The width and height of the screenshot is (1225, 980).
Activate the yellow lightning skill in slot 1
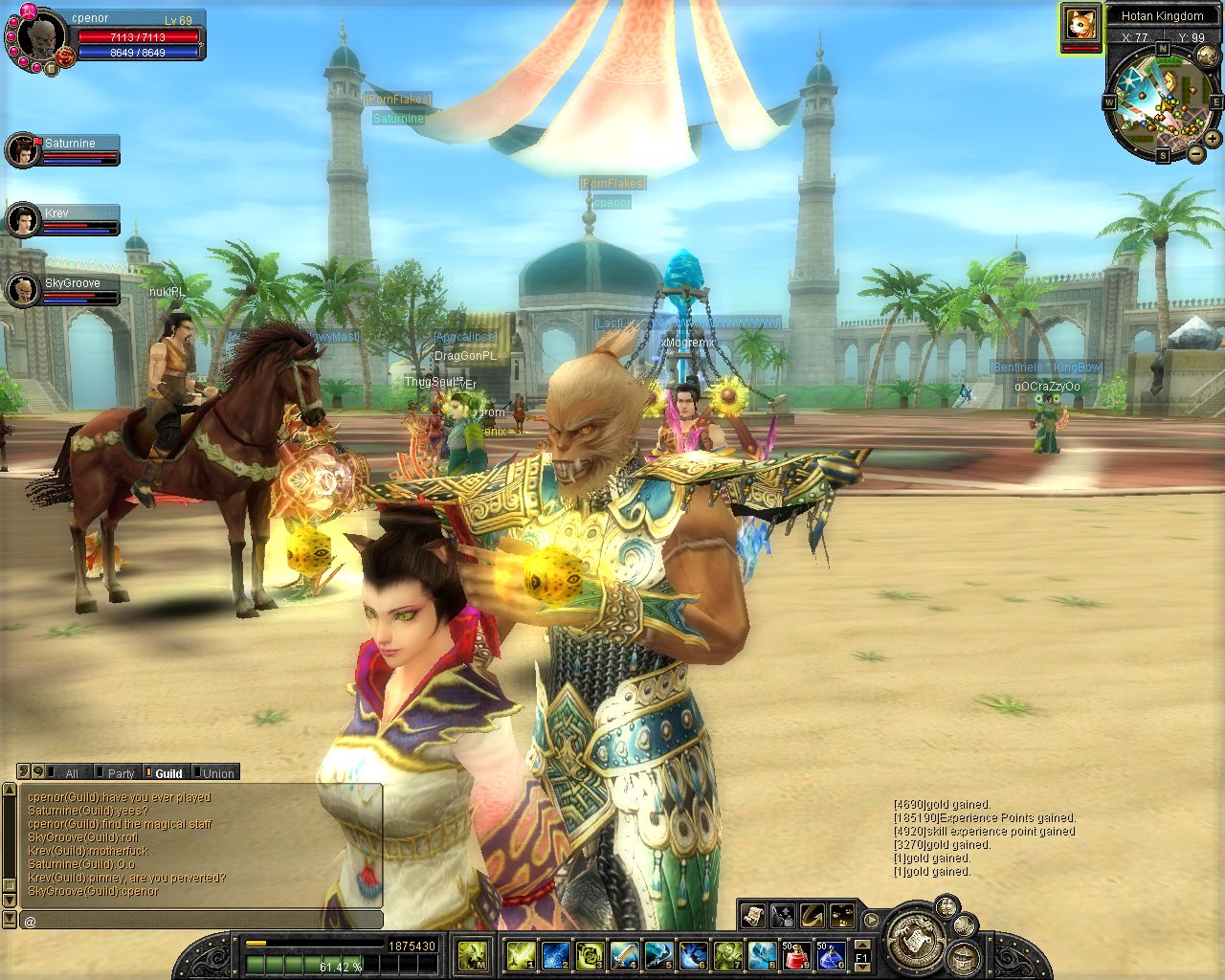(x=520, y=954)
